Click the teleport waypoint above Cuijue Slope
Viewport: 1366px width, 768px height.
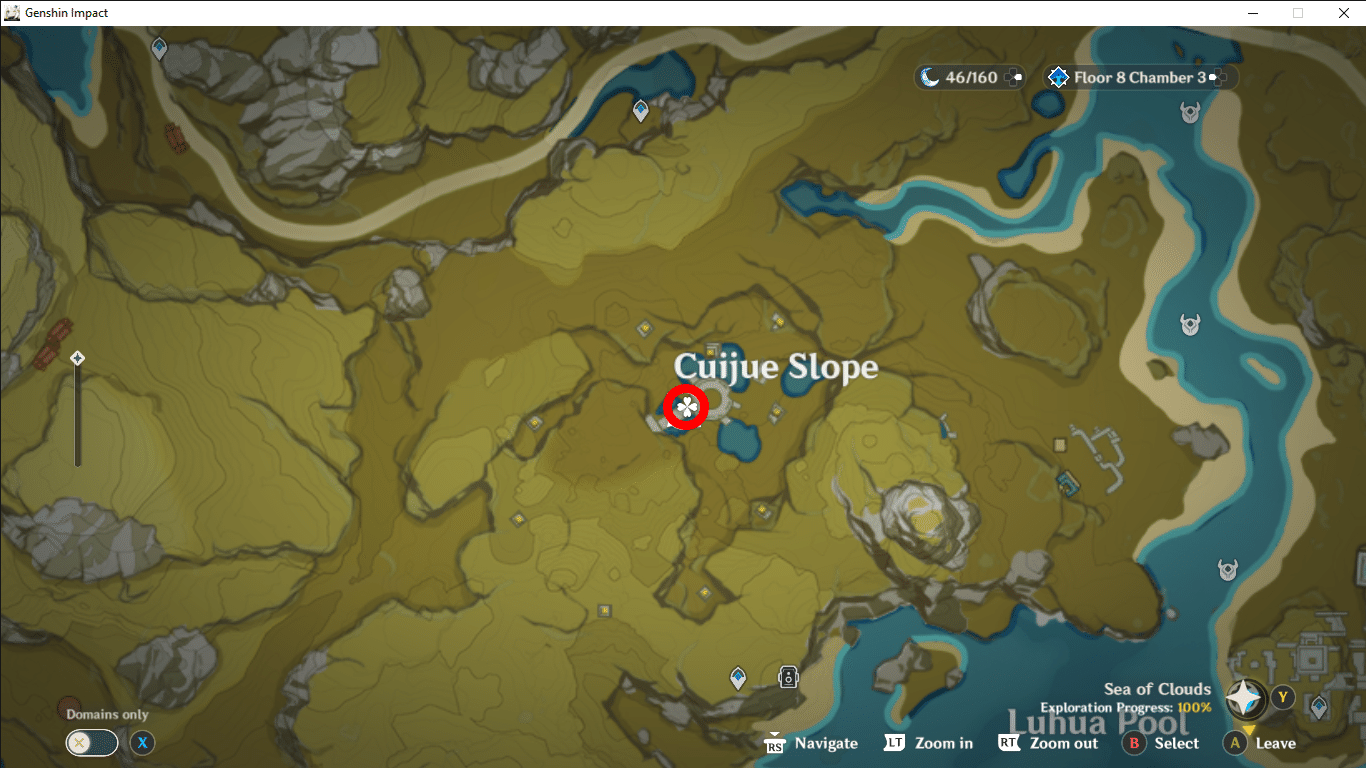[640, 111]
